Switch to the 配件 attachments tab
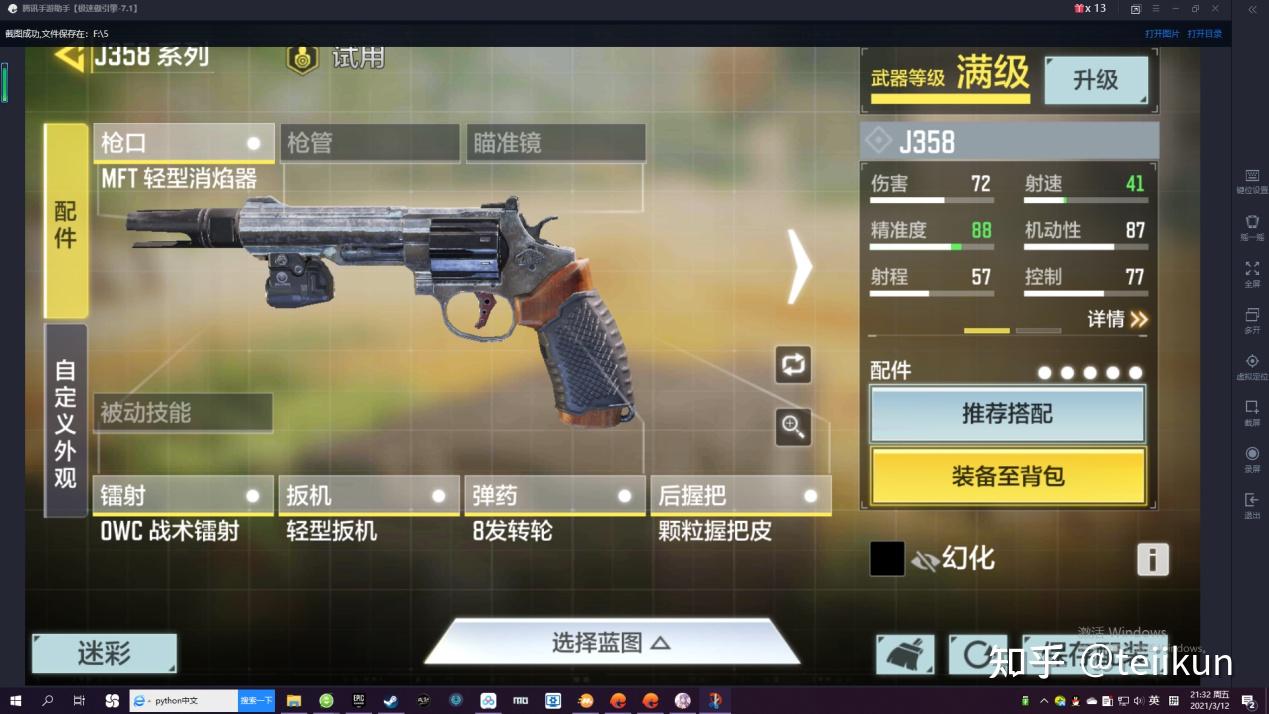Image resolution: width=1269 pixels, height=714 pixels. click(66, 221)
